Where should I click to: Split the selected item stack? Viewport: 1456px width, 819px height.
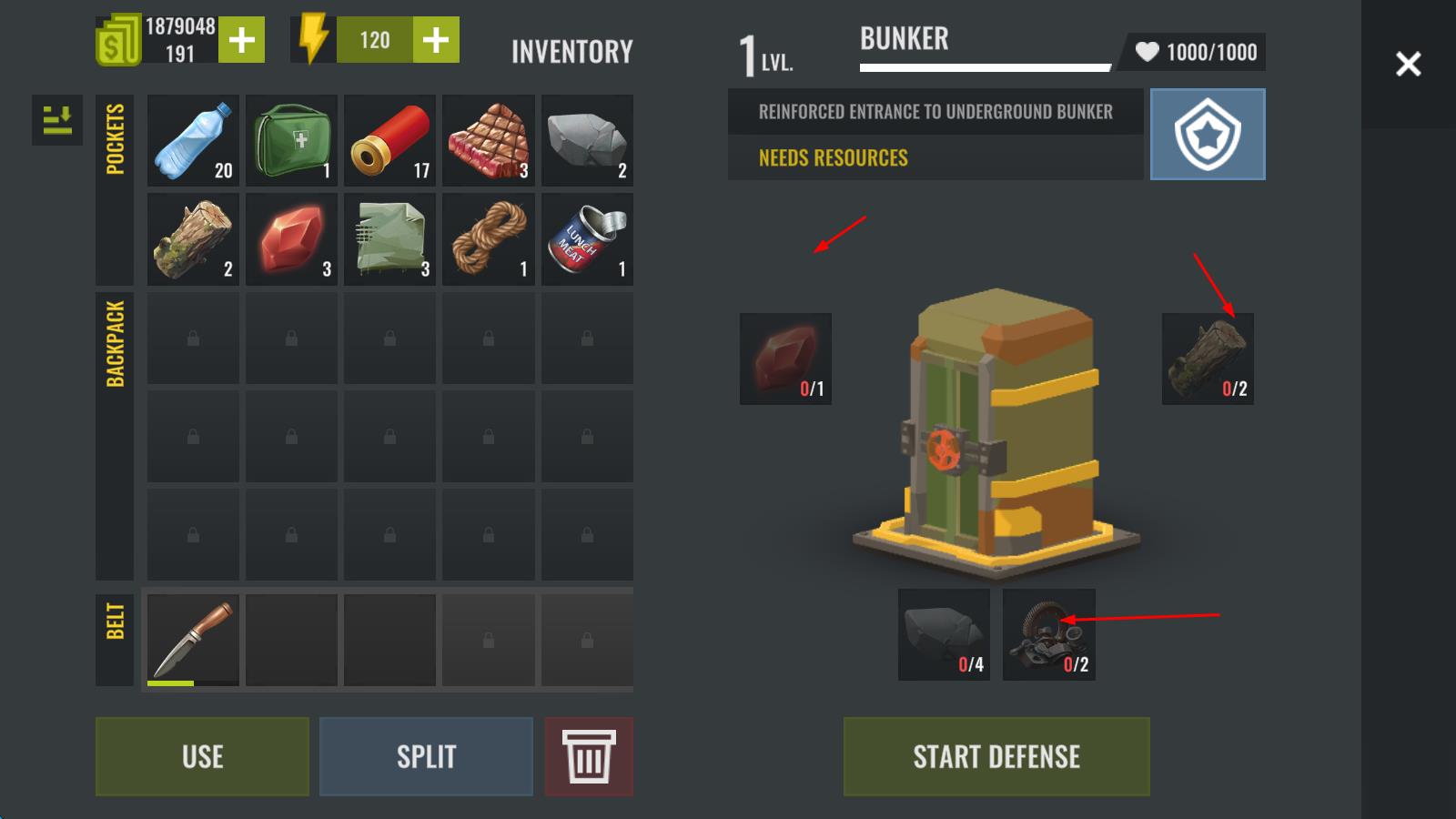tap(426, 756)
